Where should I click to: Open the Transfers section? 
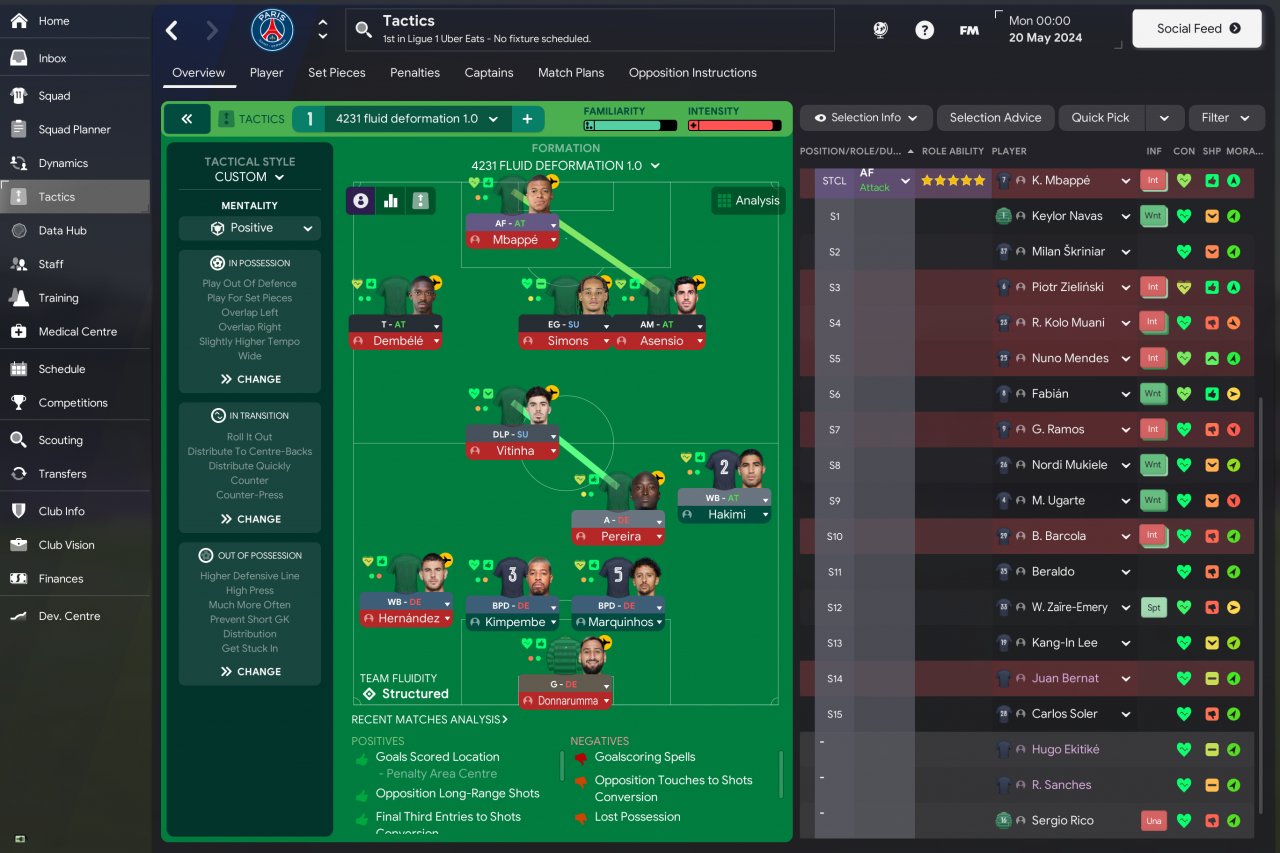tap(62, 474)
